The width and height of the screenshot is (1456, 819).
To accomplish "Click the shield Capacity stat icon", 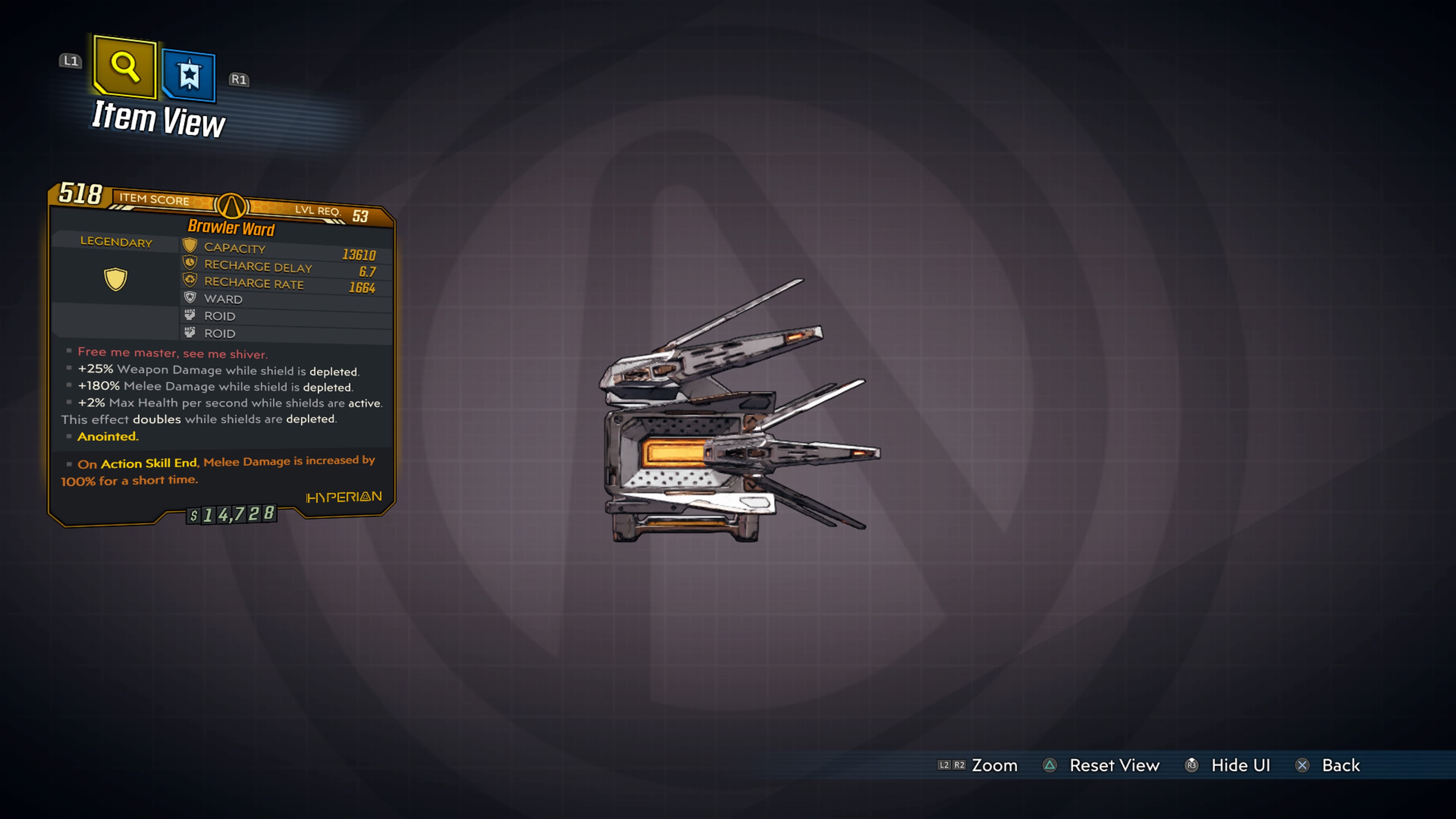I will [190, 245].
